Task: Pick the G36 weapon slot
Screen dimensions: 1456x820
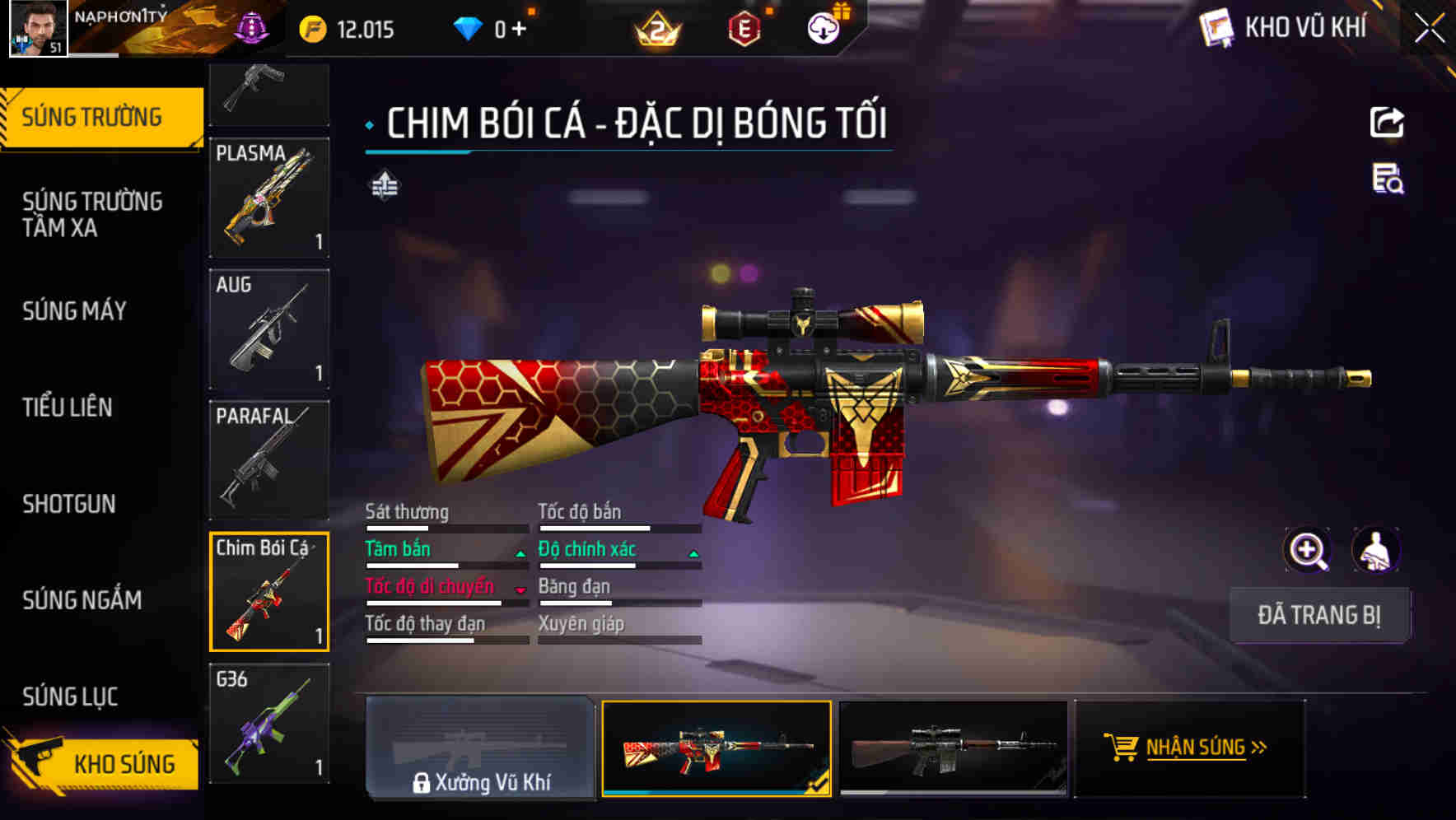Action: tap(269, 723)
